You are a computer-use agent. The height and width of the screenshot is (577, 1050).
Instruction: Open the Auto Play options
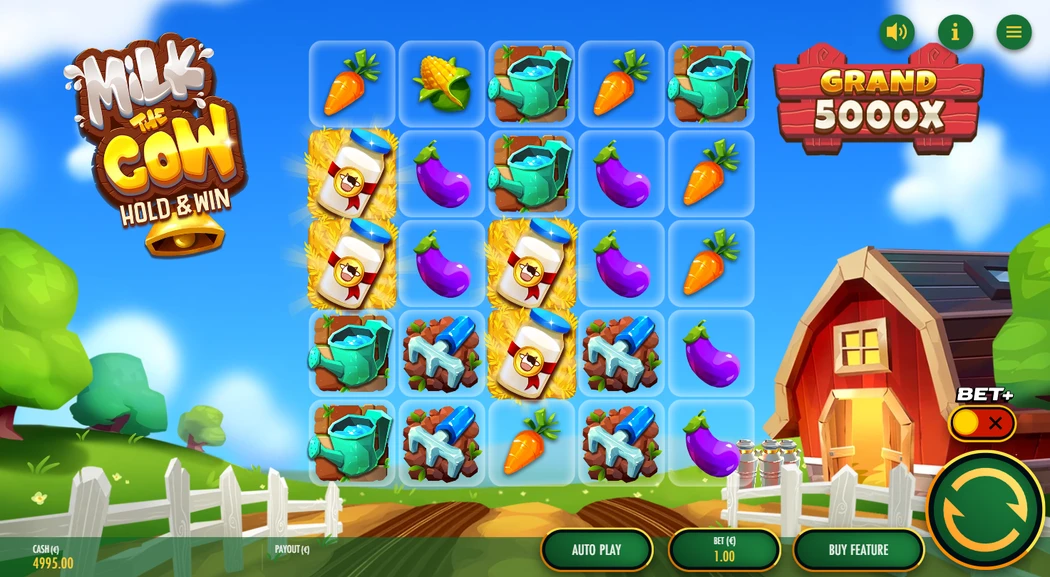(x=597, y=550)
